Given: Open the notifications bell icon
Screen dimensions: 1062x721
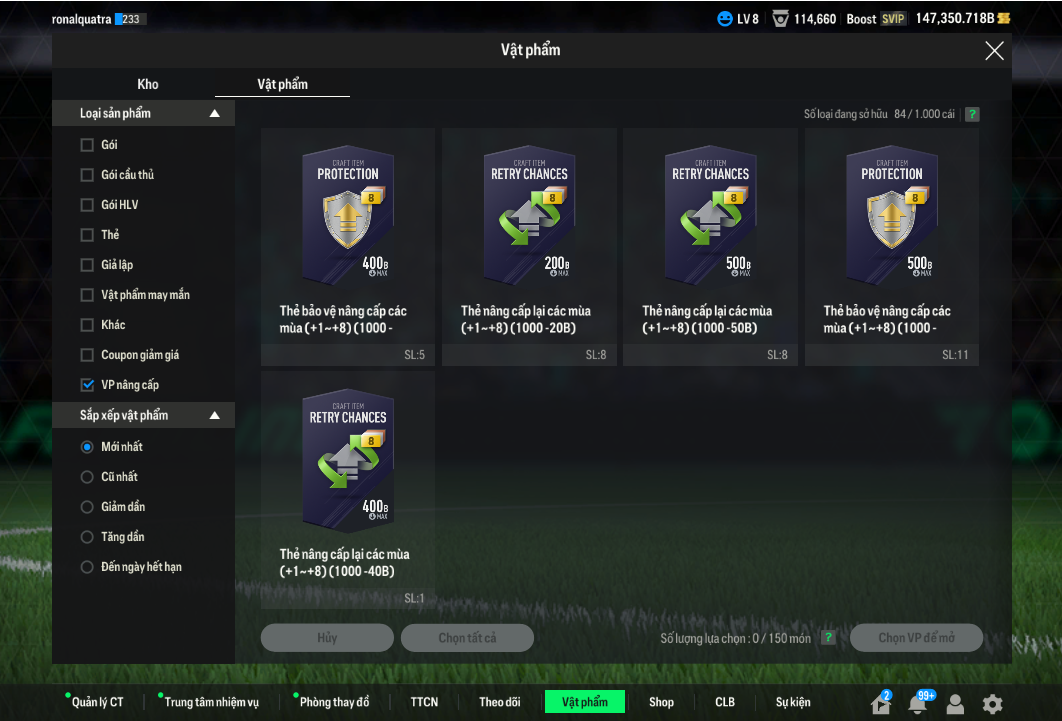Looking at the screenshot, I should pyautogui.click(x=917, y=704).
